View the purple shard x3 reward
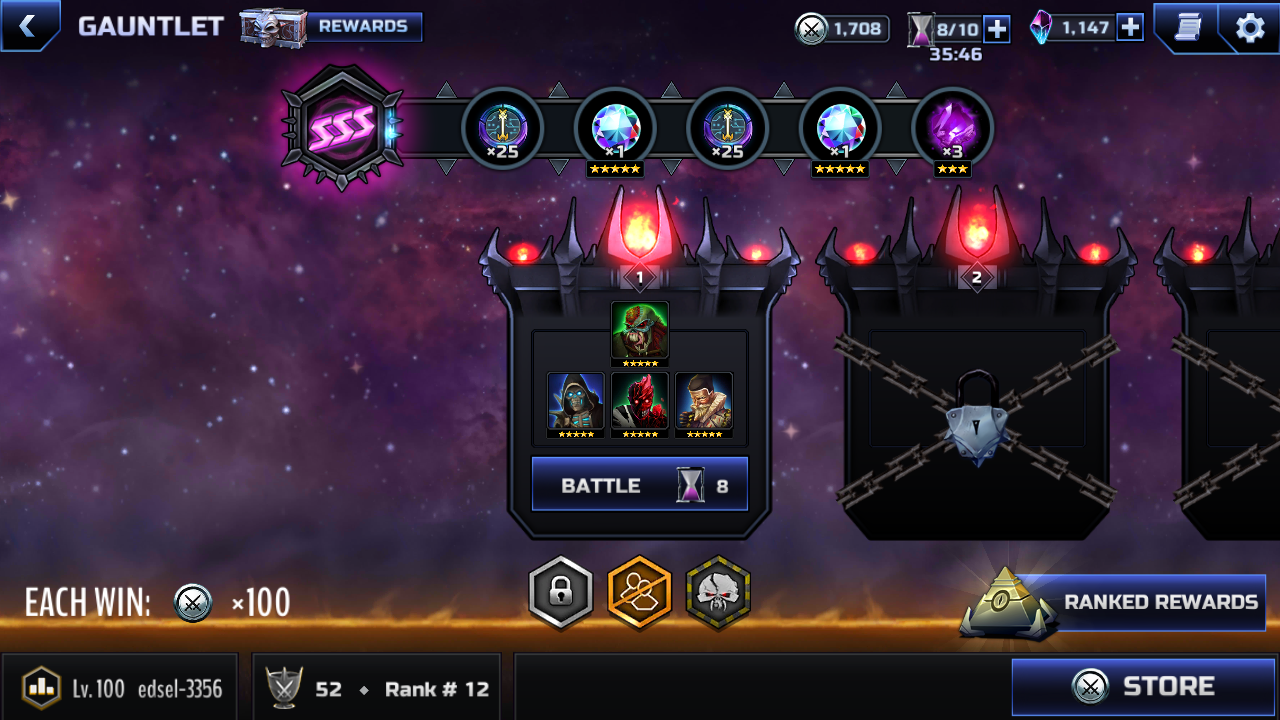 (952, 129)
